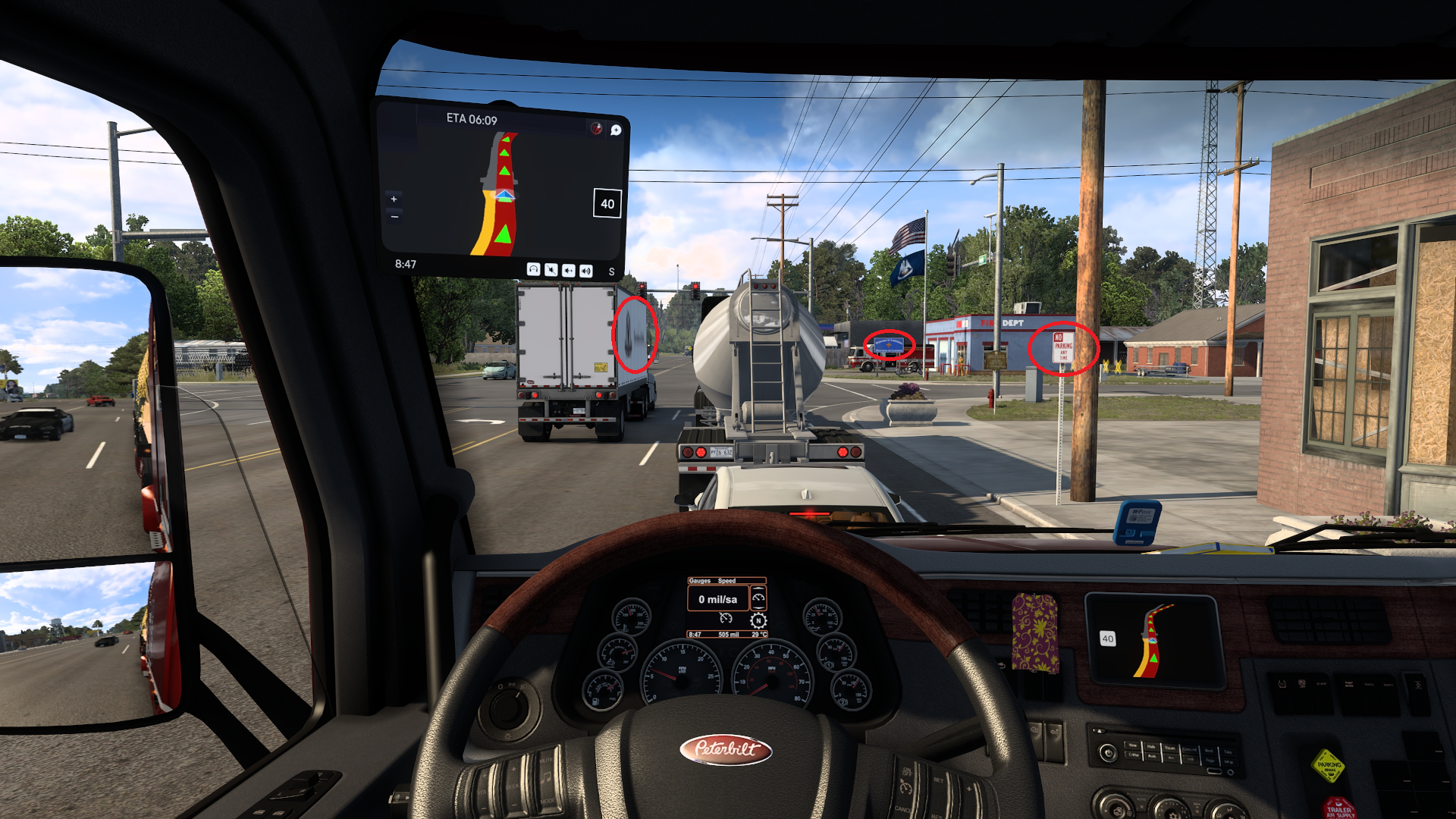Switch to the Gauges tab on the dashboard display
The height and width of the screenshot is (819, 1456).
[x=699, y=581]
